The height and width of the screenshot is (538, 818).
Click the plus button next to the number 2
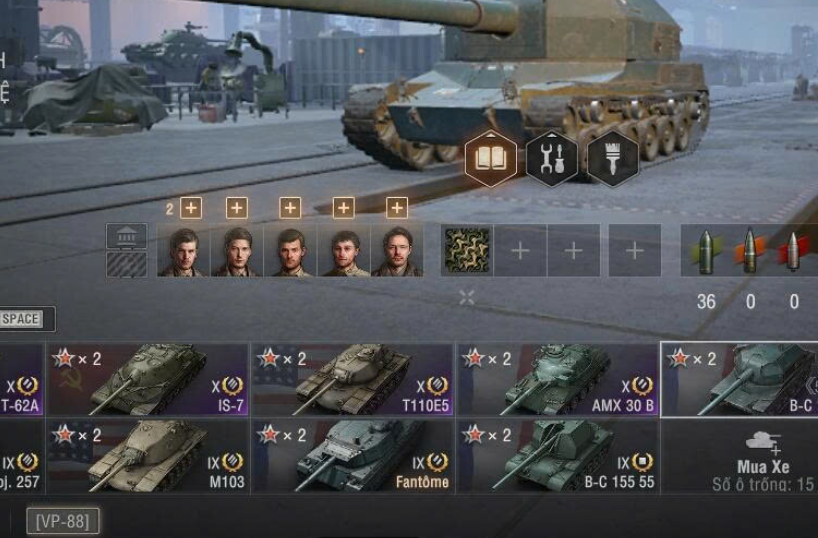coord(191,208)
